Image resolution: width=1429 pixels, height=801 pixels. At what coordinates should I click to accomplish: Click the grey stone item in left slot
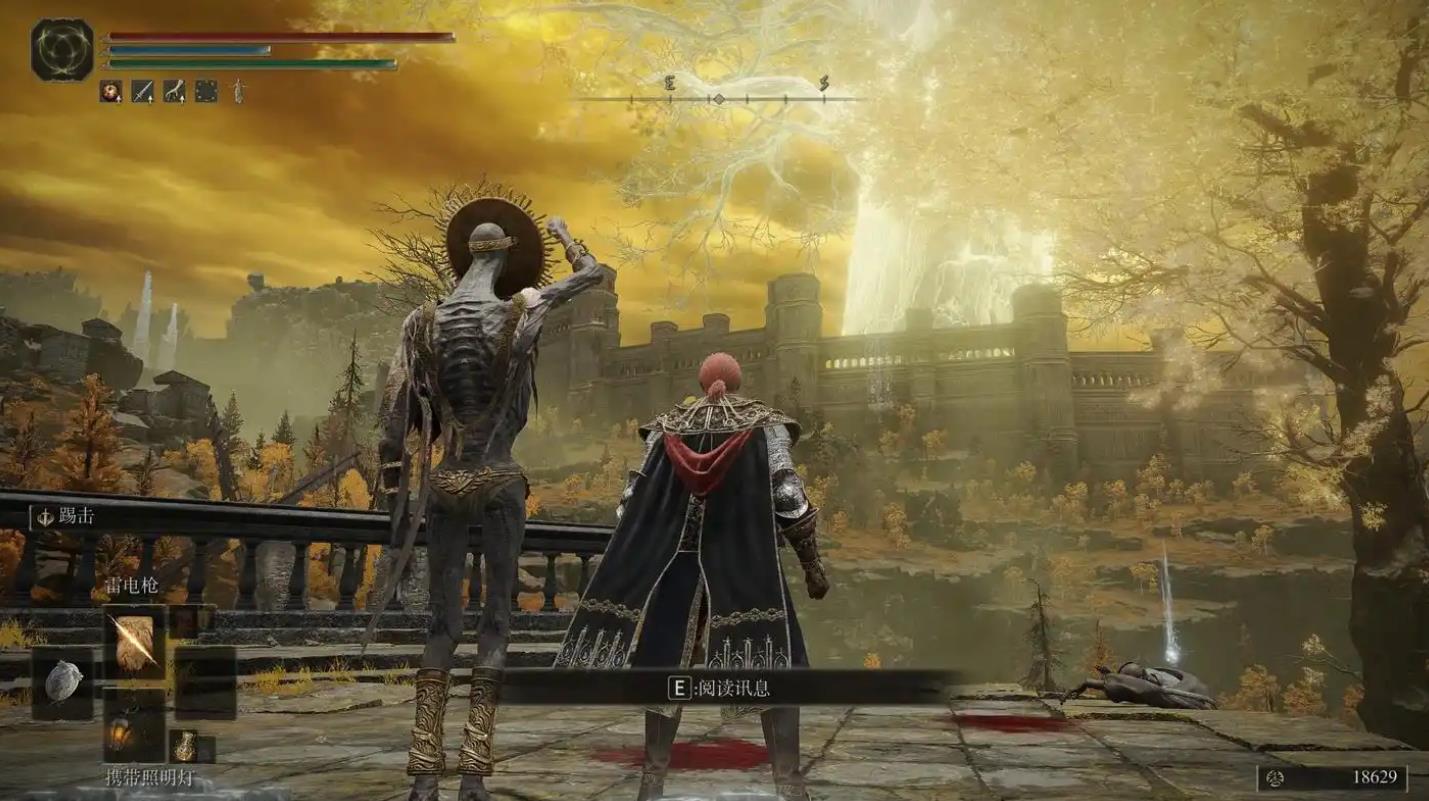[x=63, y=682]
